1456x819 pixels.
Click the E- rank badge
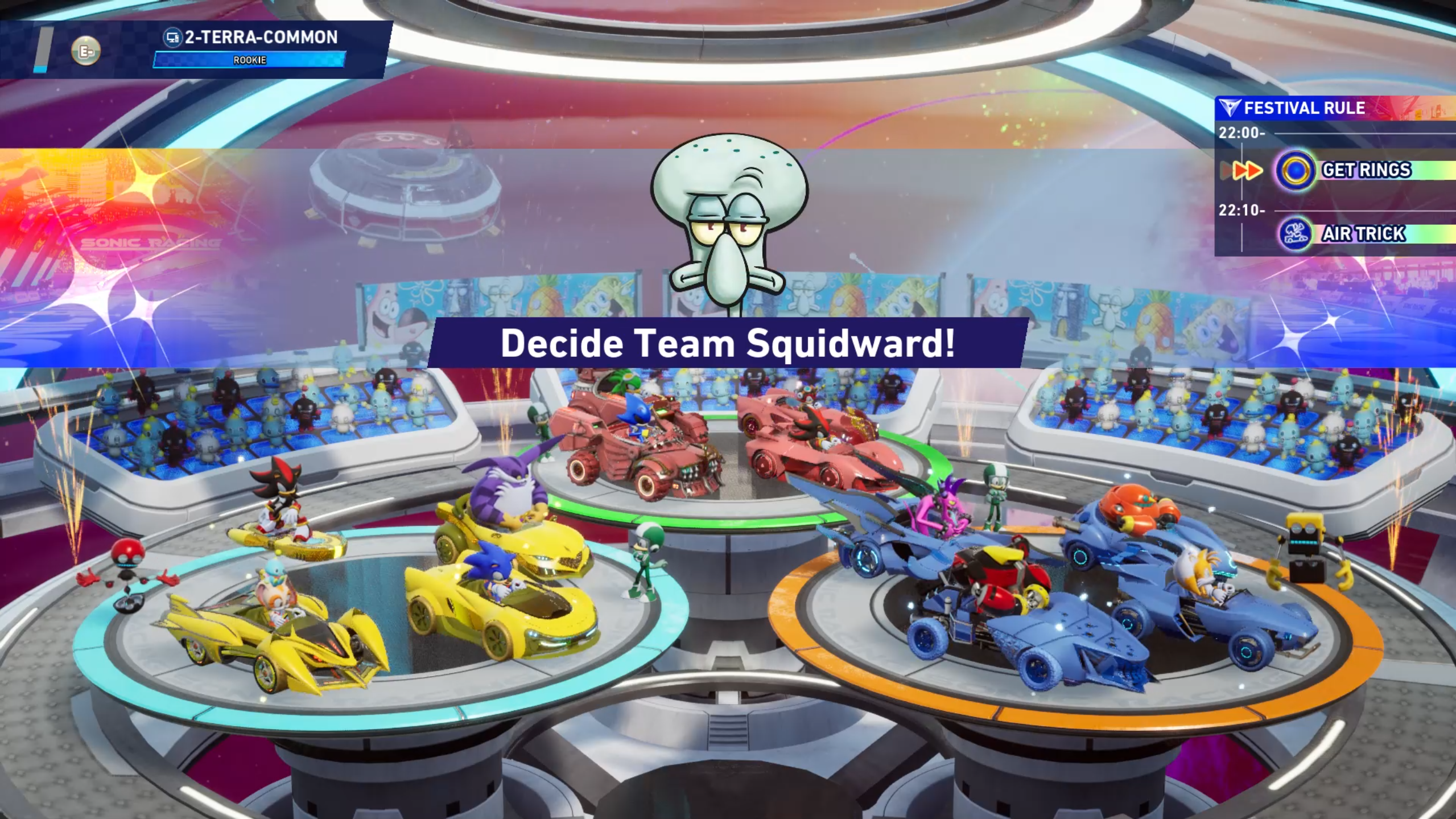tap(86, 51)
